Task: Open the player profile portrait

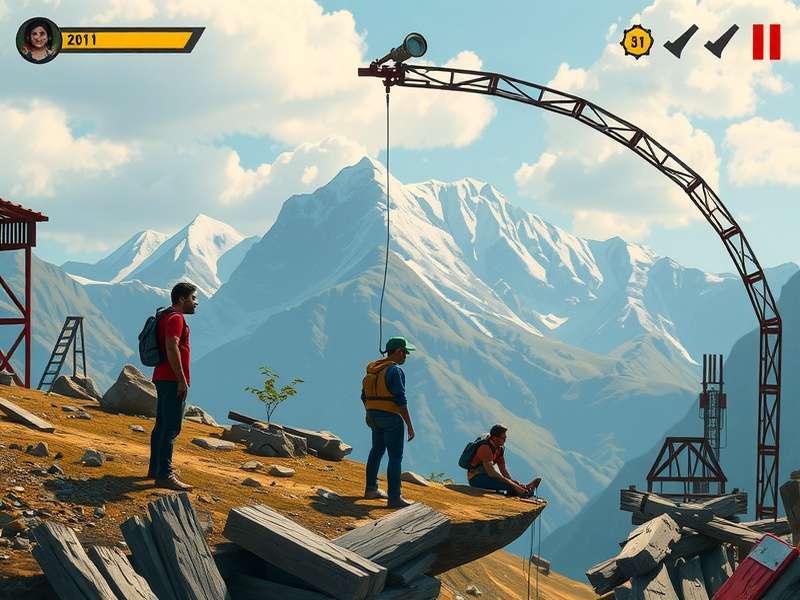Action: [38, 40]
